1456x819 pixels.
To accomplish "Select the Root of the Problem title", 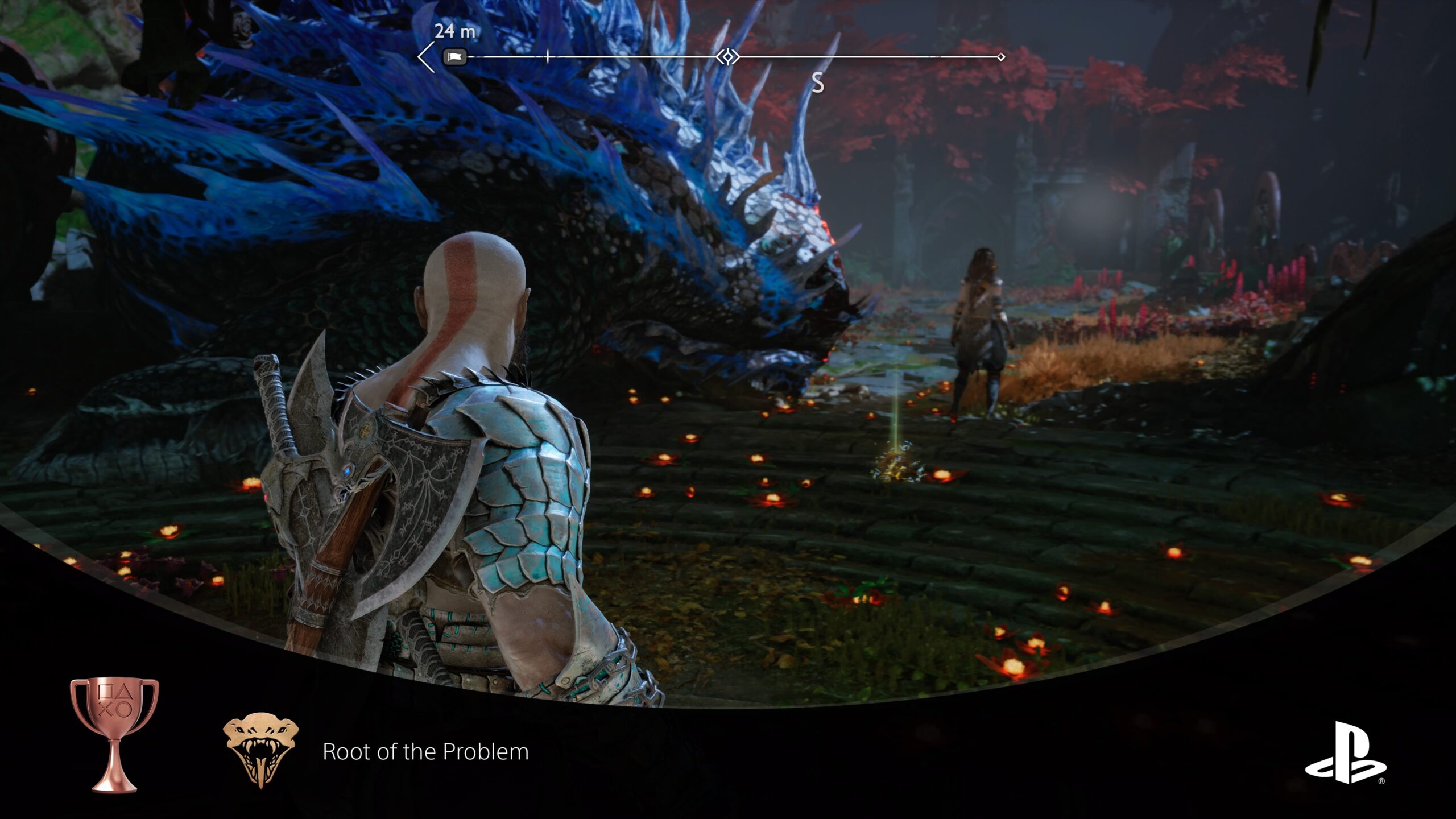I will (x=425, y=752).
